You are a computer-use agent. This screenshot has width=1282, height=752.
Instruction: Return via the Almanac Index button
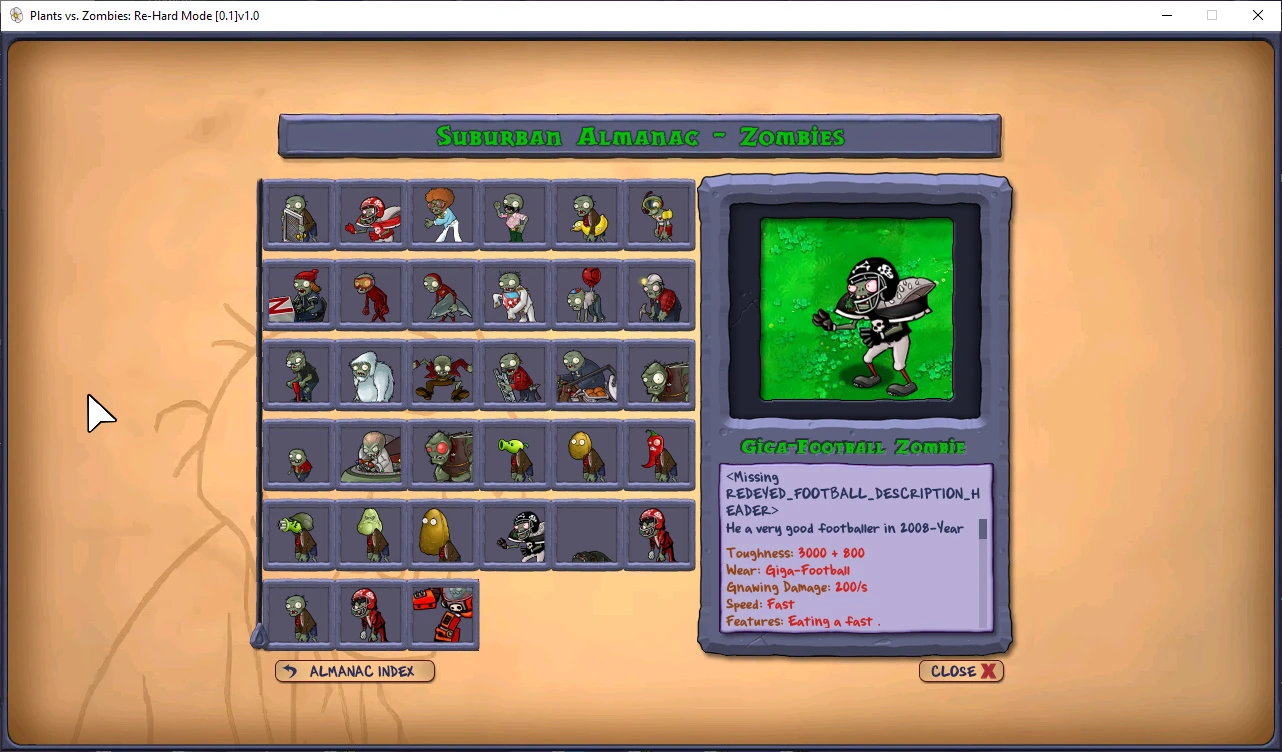354,671
